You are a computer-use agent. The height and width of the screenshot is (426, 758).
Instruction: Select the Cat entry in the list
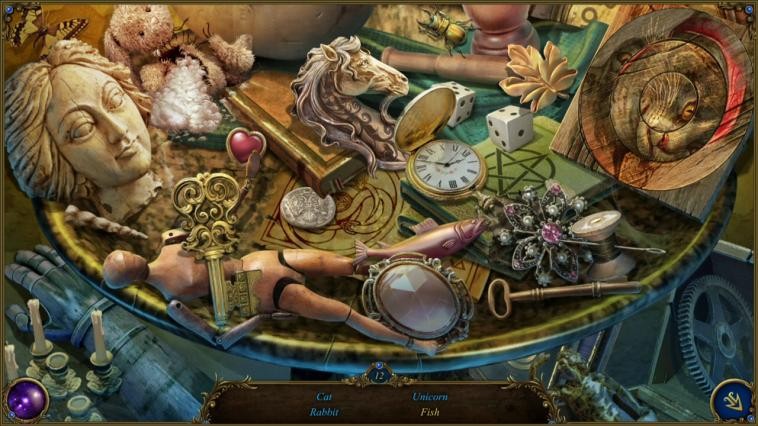[324, 397]
